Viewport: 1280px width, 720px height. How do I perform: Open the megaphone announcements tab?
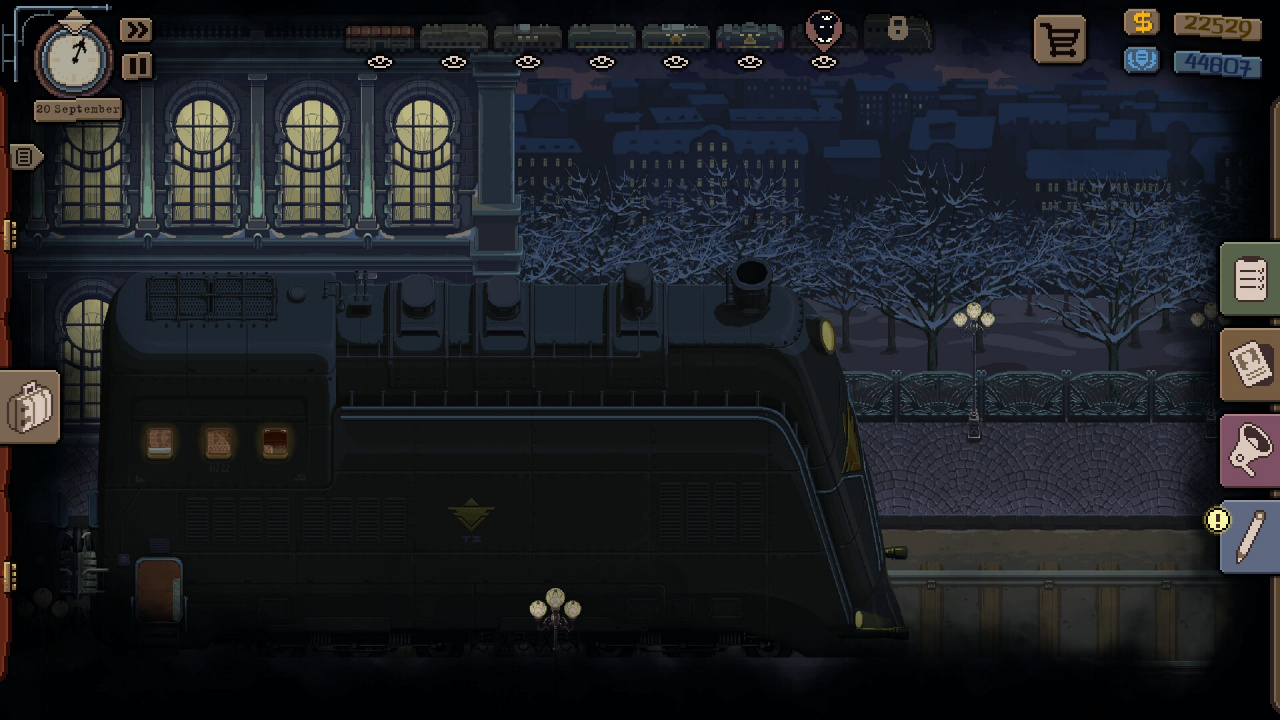pyautogui.click(x=1250, y=450)
